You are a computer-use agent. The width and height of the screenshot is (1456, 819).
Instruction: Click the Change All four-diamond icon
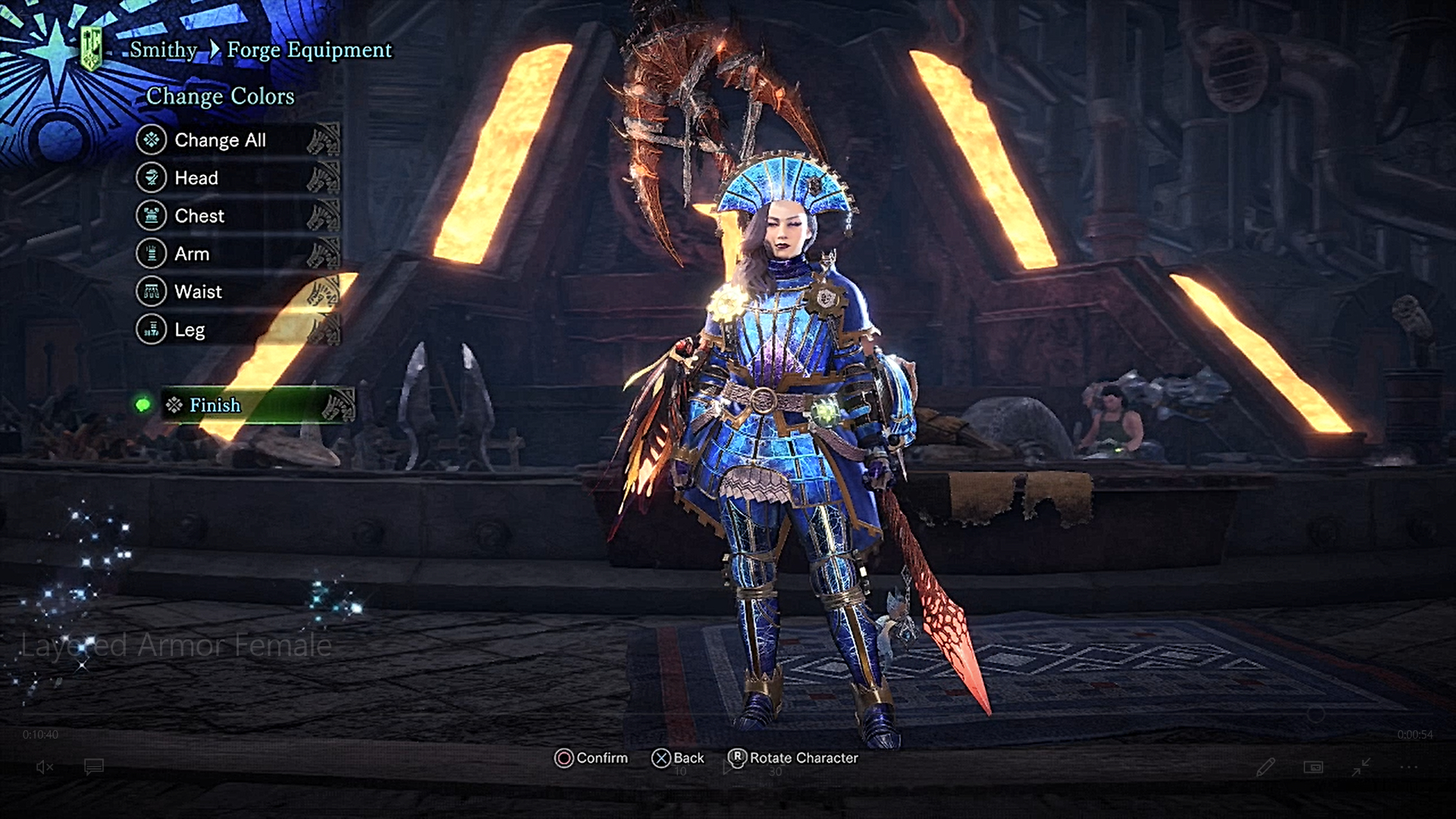coord(151,140)
